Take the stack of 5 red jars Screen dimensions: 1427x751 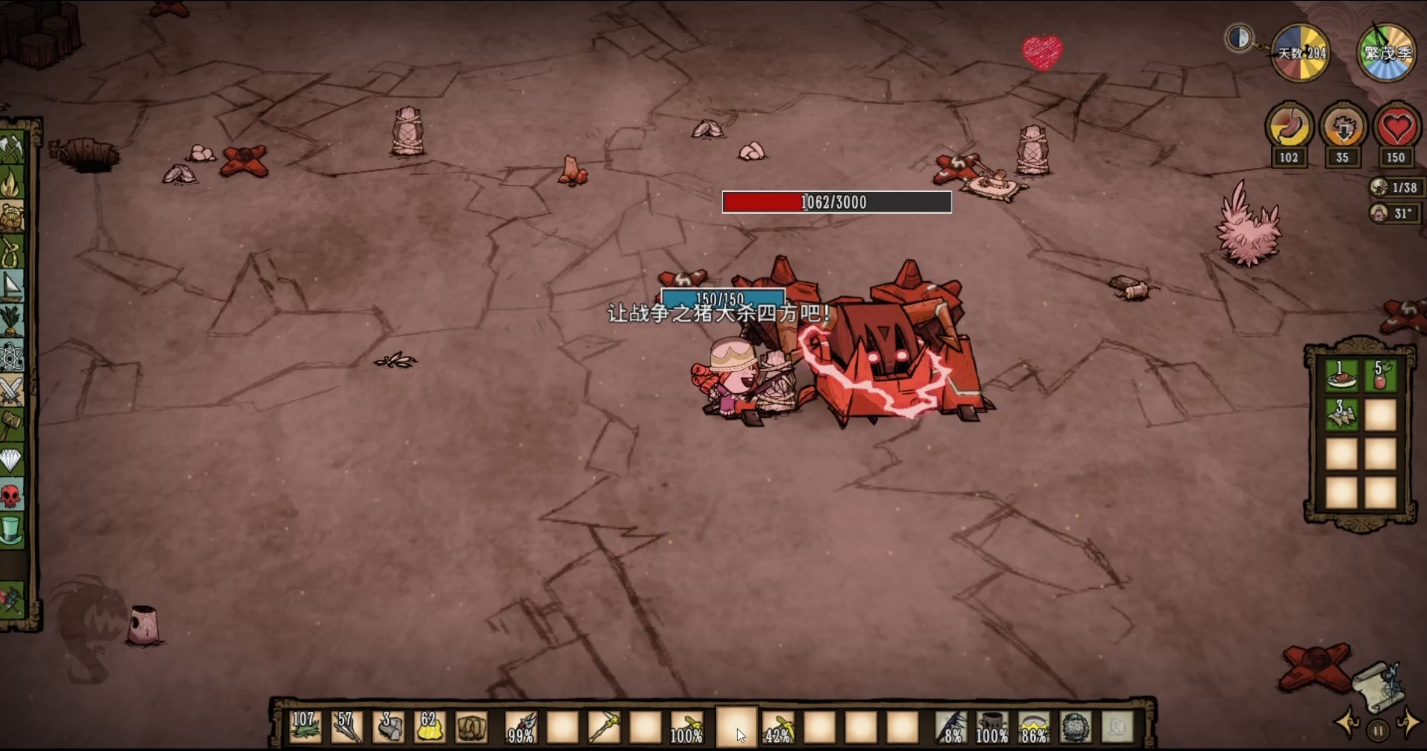[1380, 376]
